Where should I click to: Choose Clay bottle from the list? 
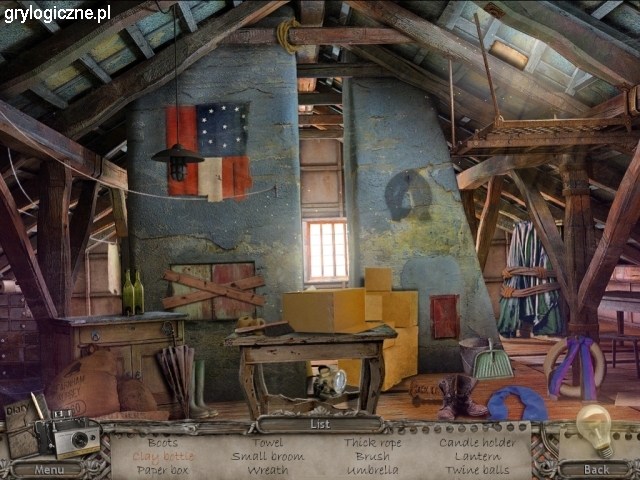pyautogui.click(x=163, y=456)
